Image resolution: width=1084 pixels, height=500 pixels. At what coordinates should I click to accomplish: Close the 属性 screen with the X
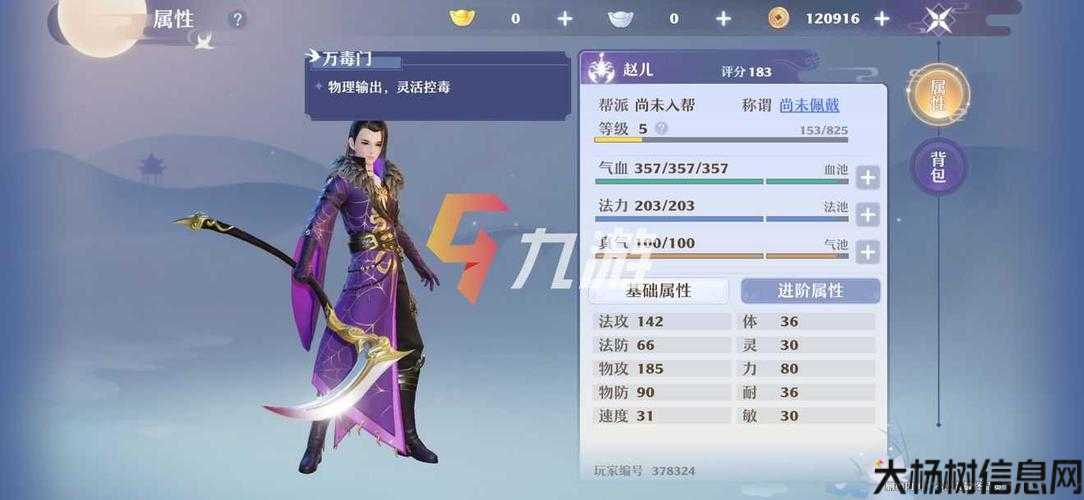(x=939, y=18)
